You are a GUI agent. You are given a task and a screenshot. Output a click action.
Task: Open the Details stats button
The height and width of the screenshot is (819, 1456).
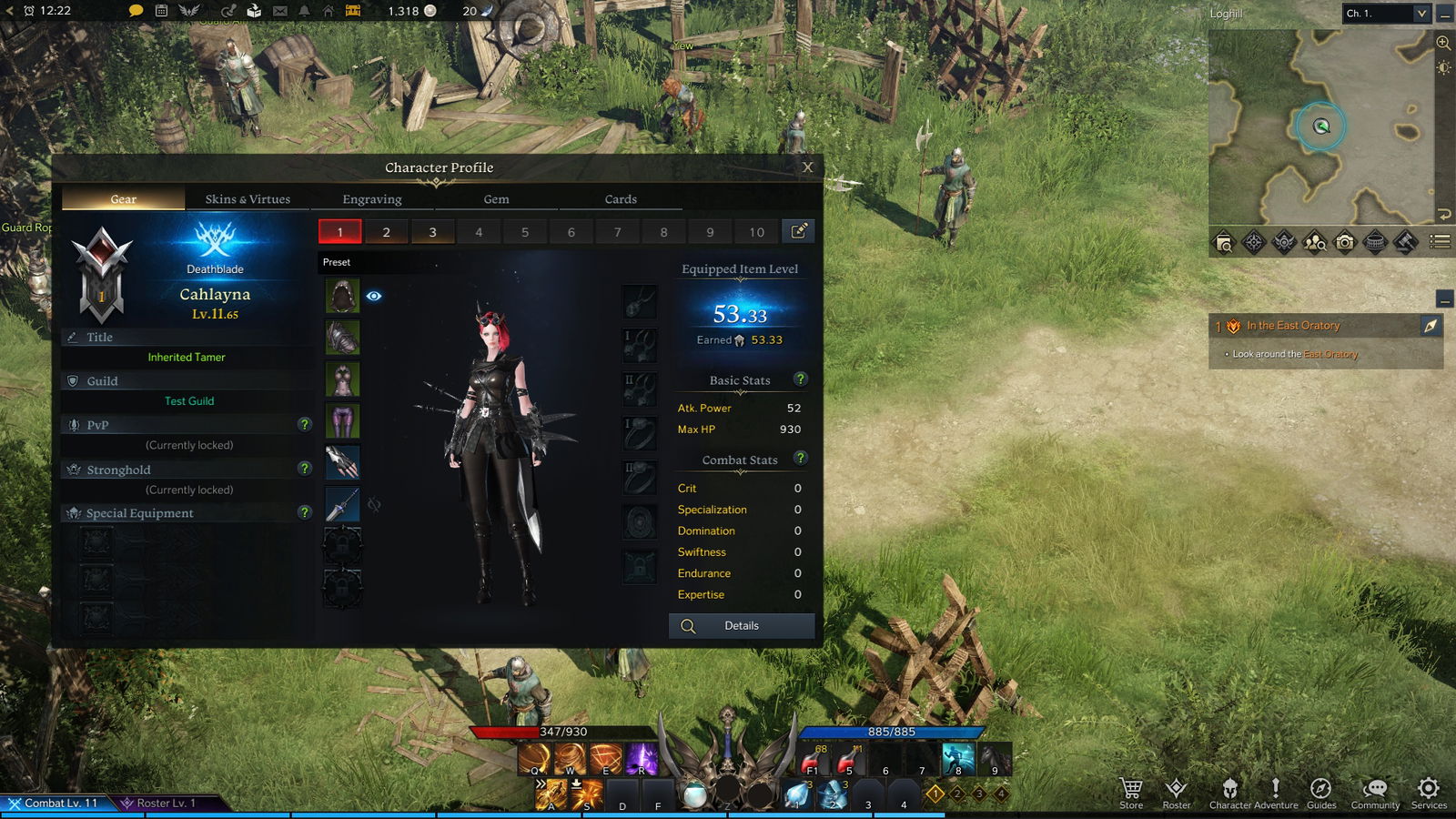coord(741,626)
